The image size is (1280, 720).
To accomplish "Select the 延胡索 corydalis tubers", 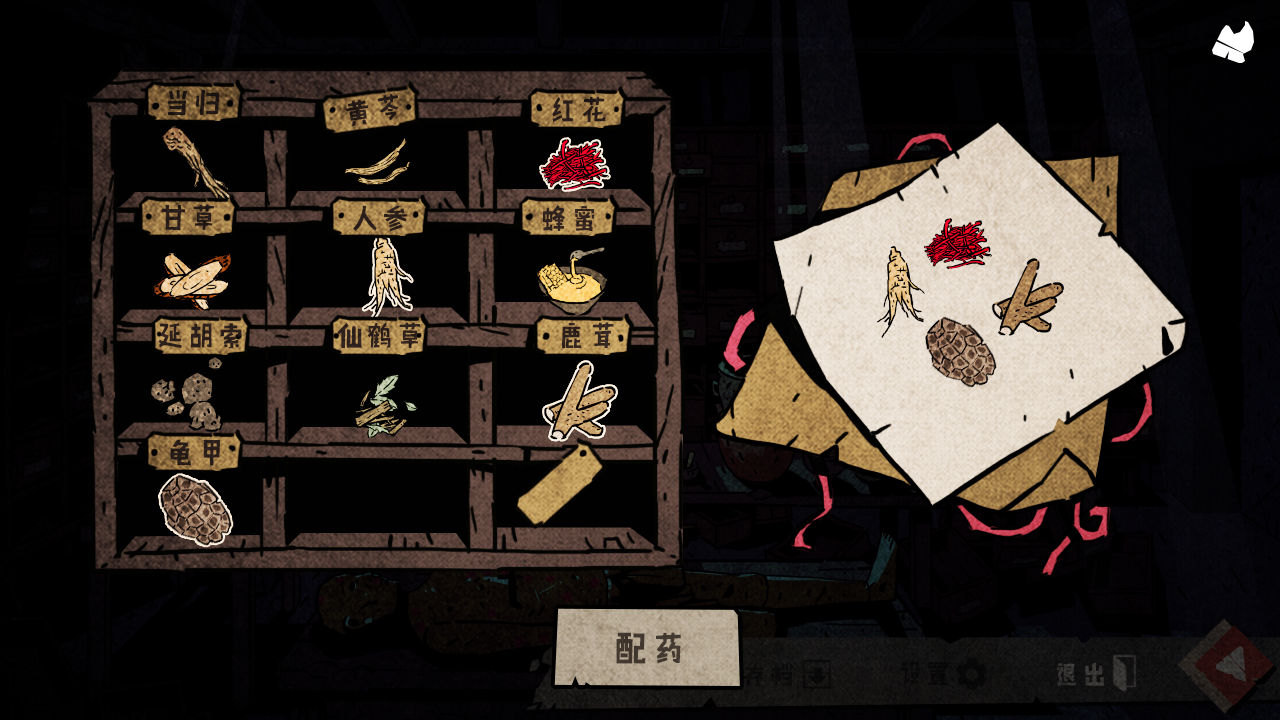I will (x=188, y=398).
